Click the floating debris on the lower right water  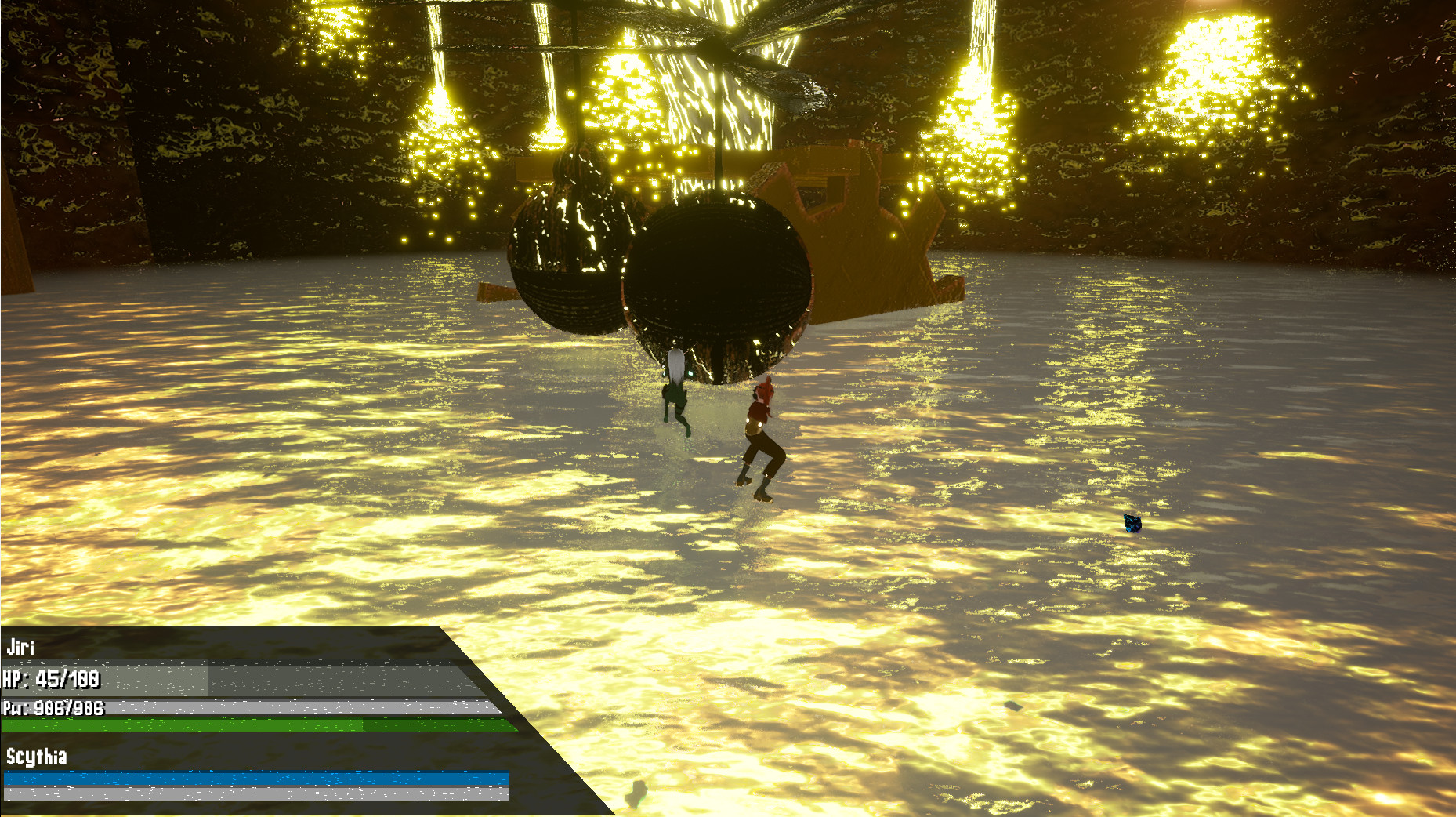coord(1013,706)
